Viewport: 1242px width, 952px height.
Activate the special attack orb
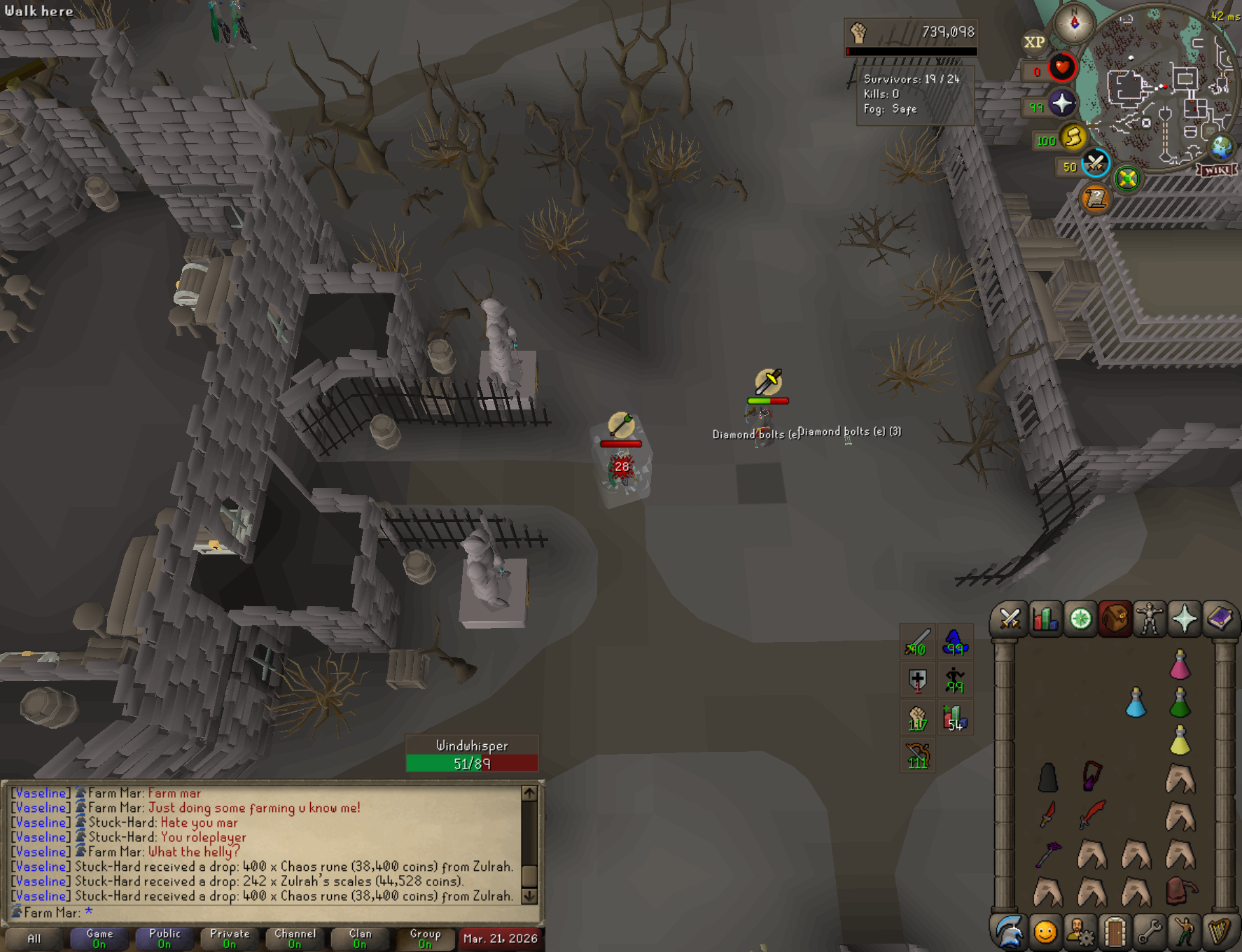click(1096, 164)
